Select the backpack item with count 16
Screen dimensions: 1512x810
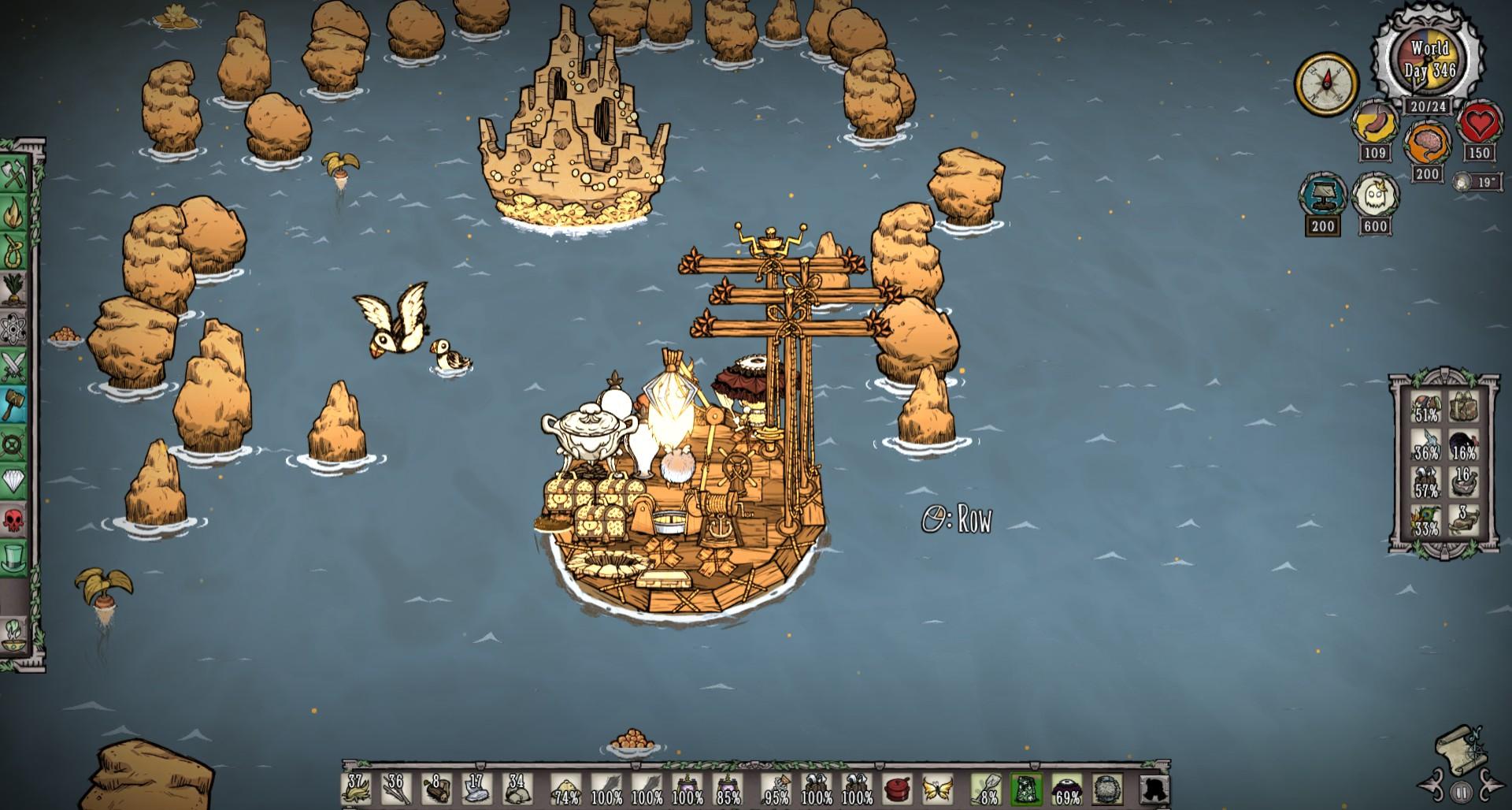[x=1464, y=482]
